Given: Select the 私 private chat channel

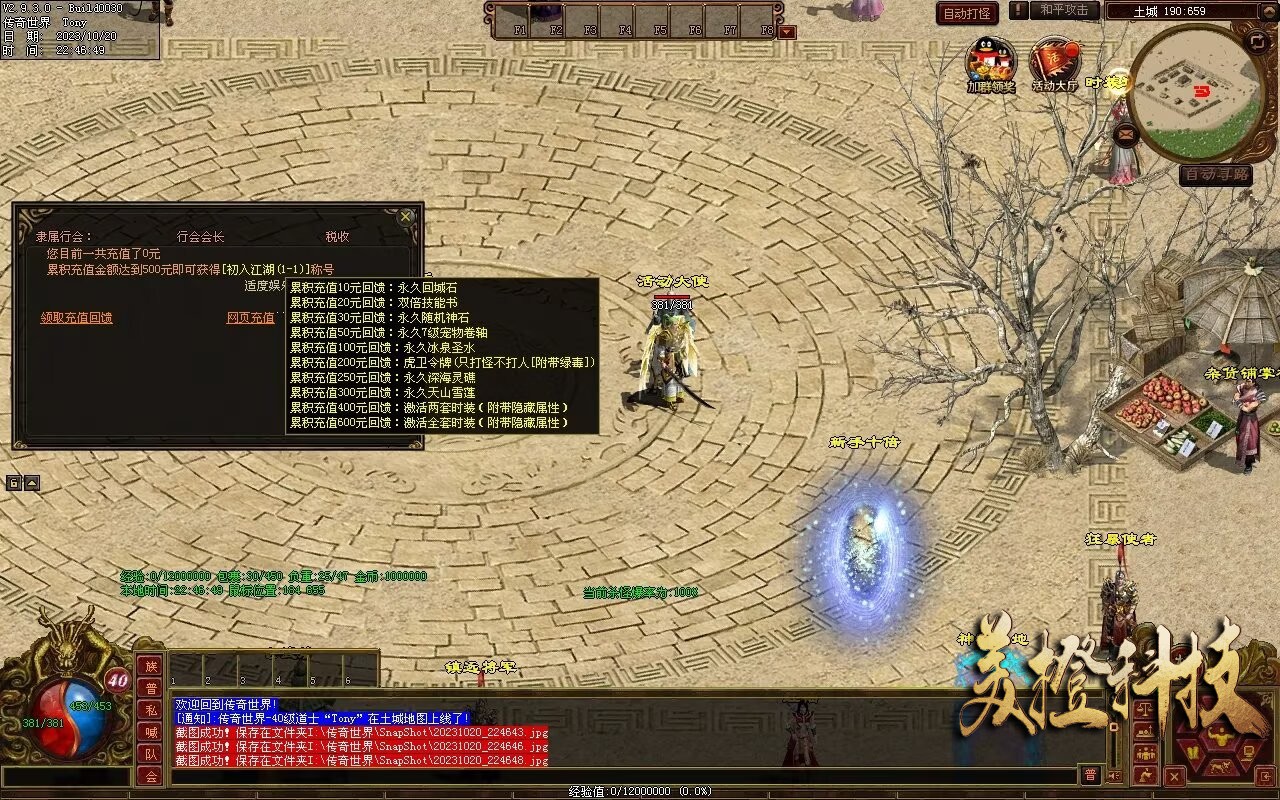Looking at the screenshot, I should (150, 710).
